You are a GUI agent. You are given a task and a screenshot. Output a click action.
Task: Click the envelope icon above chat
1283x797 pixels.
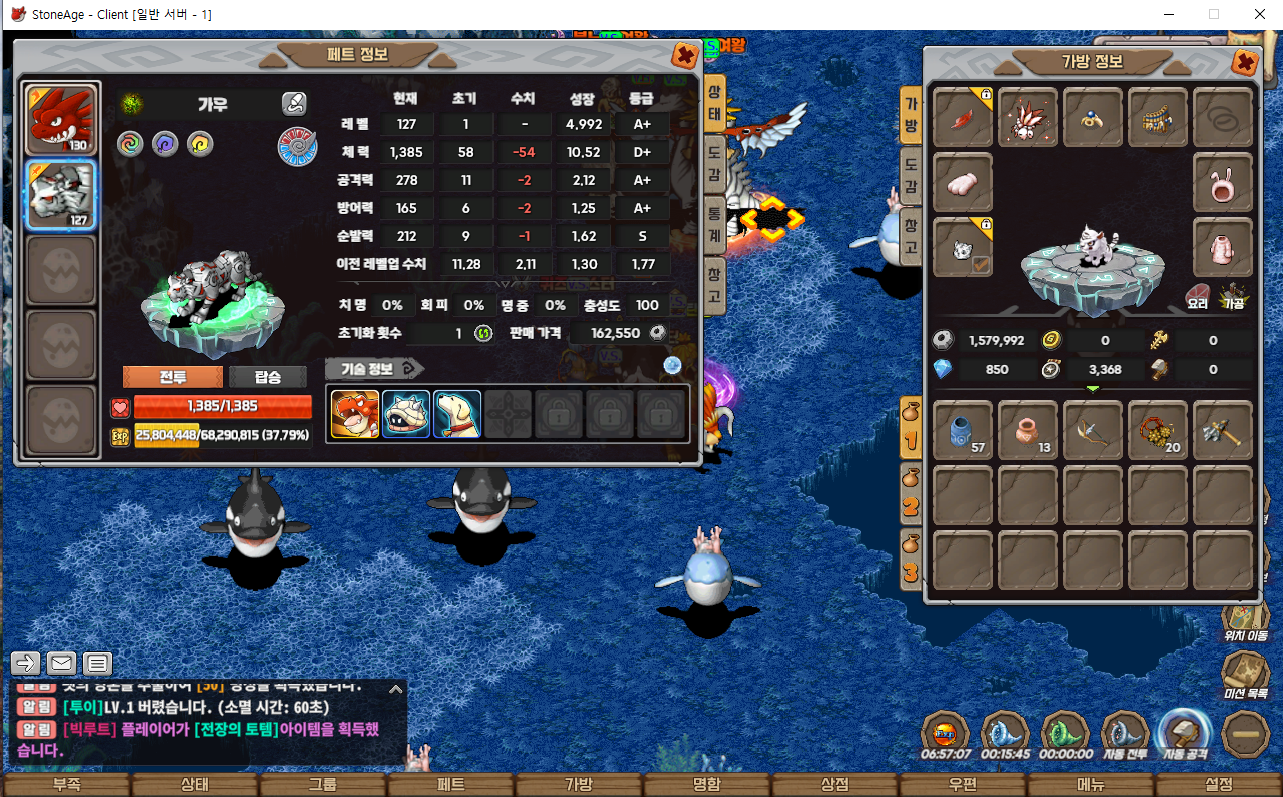click(61, 662)
